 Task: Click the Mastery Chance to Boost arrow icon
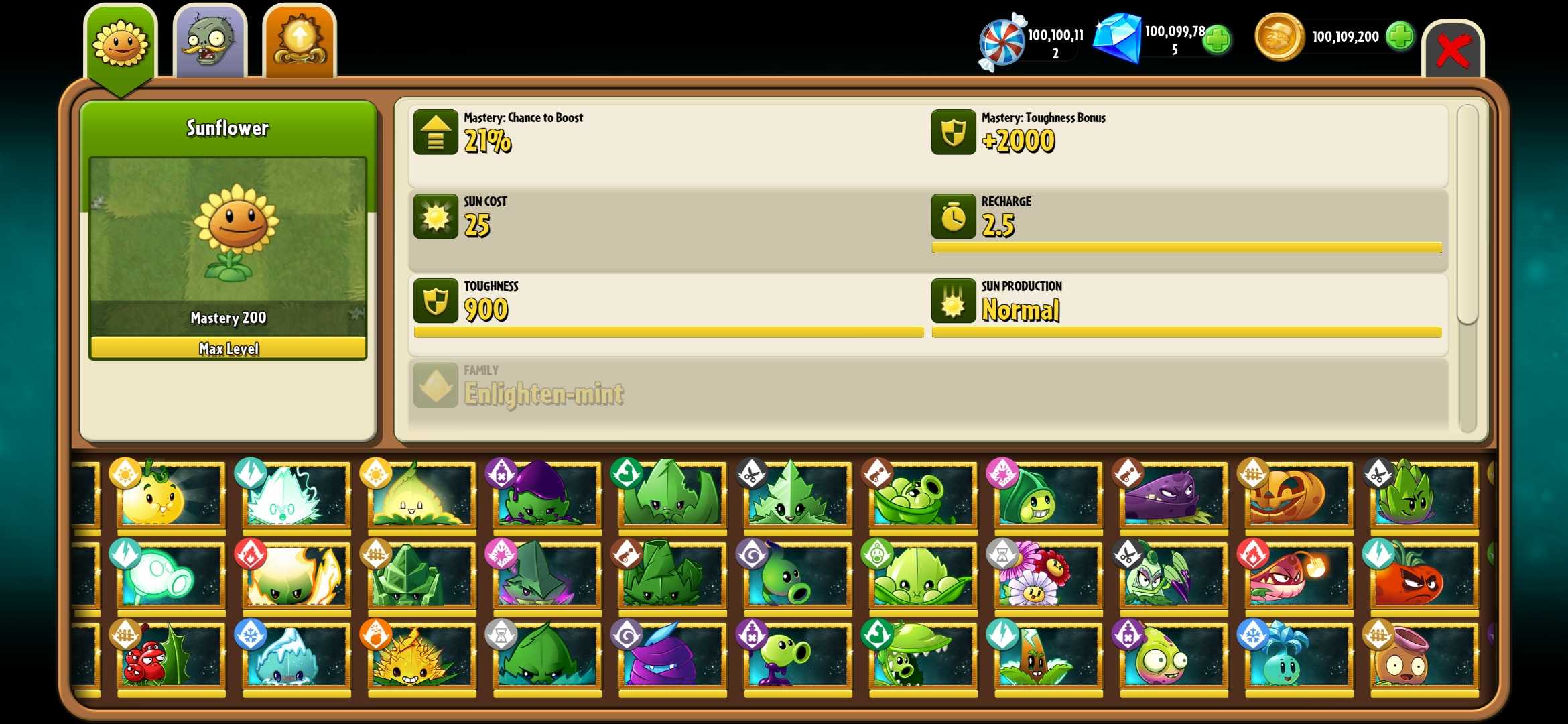tap(436, 132)
